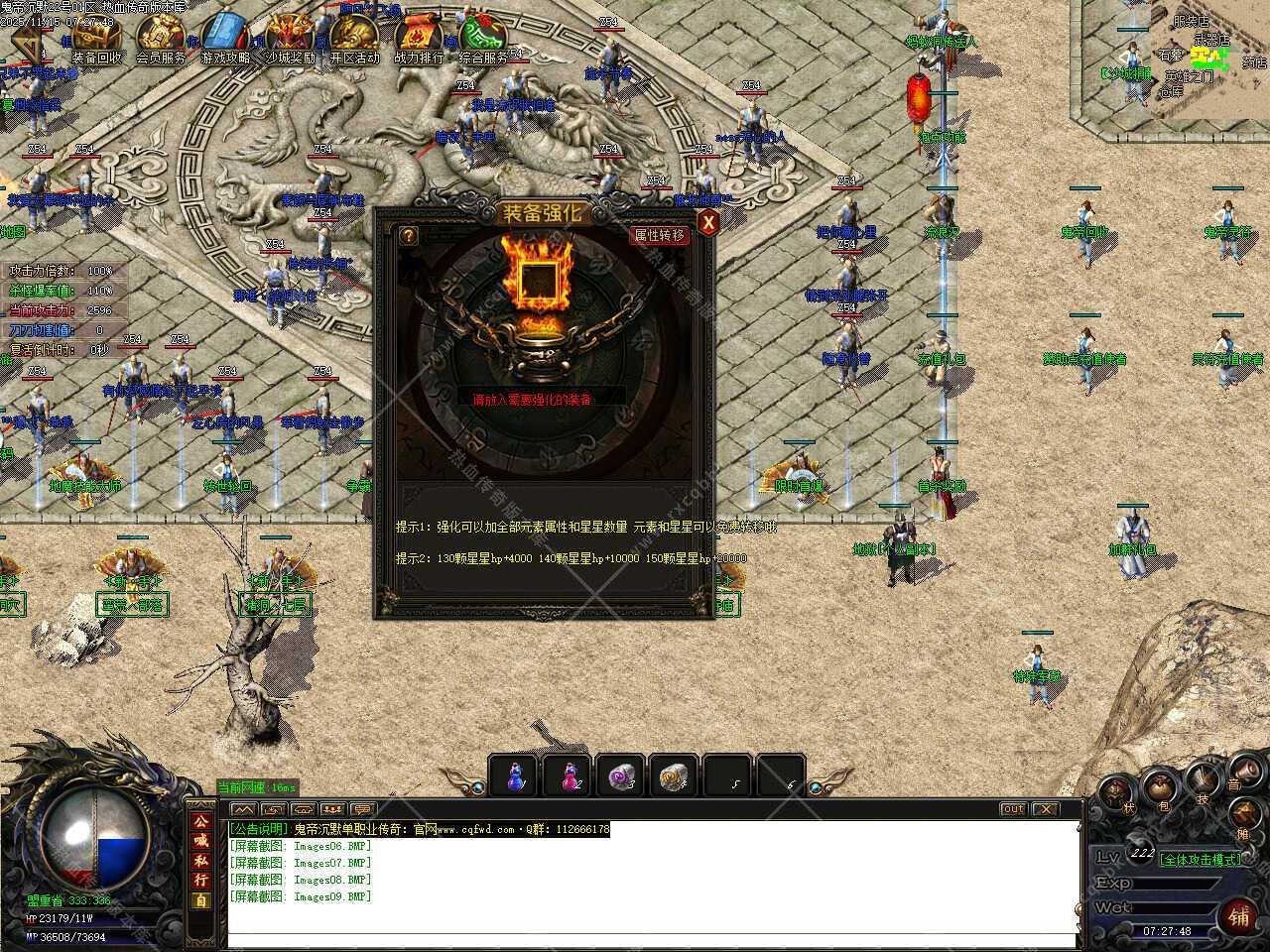Use the red potion in hotbar slot 2
This screenshot has height=952, width=1270.
pyautogui.click(x=568, y=775)
